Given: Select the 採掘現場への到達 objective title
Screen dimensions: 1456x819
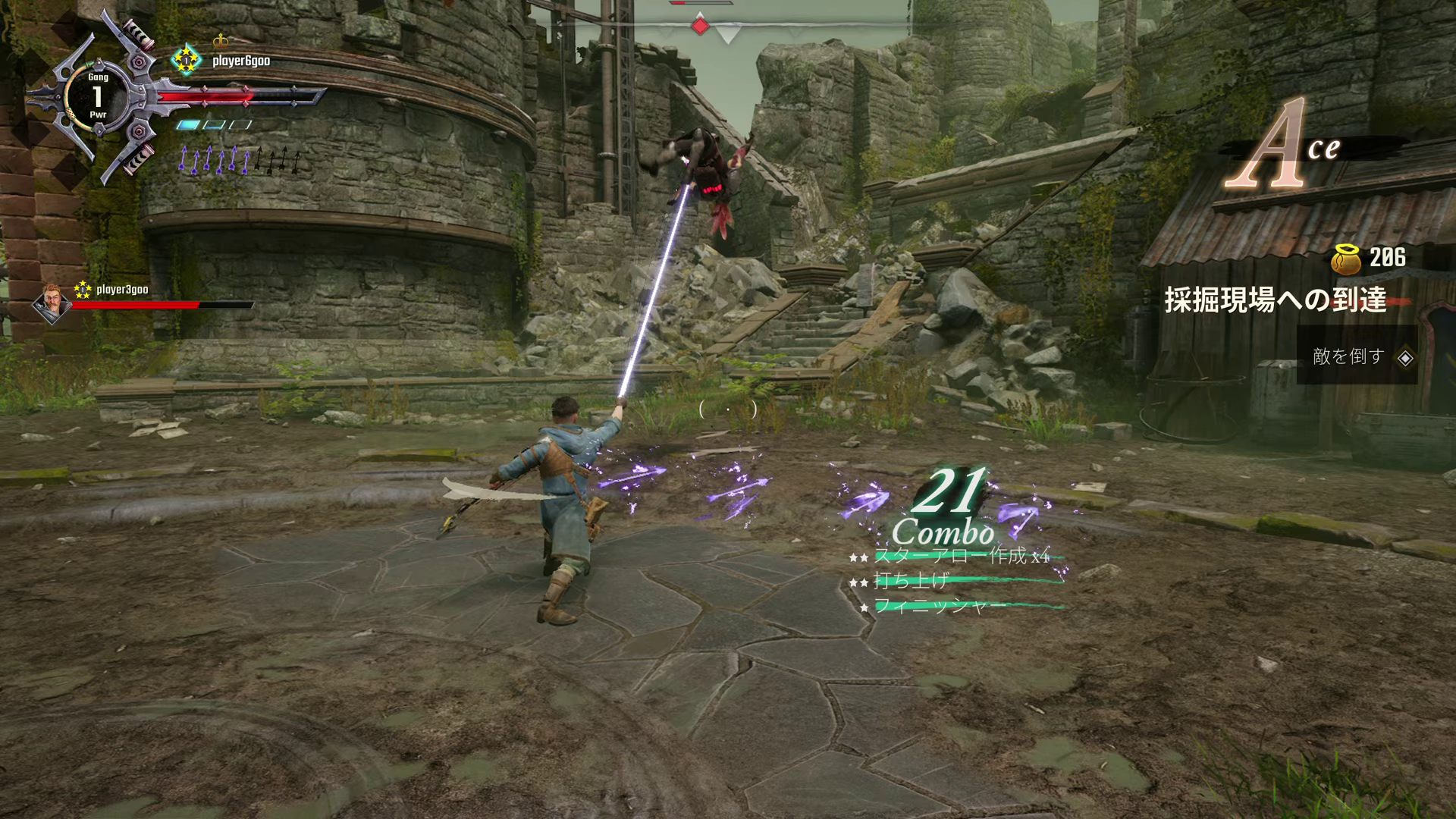Looking at the screenshot, I should [1276, 300].
